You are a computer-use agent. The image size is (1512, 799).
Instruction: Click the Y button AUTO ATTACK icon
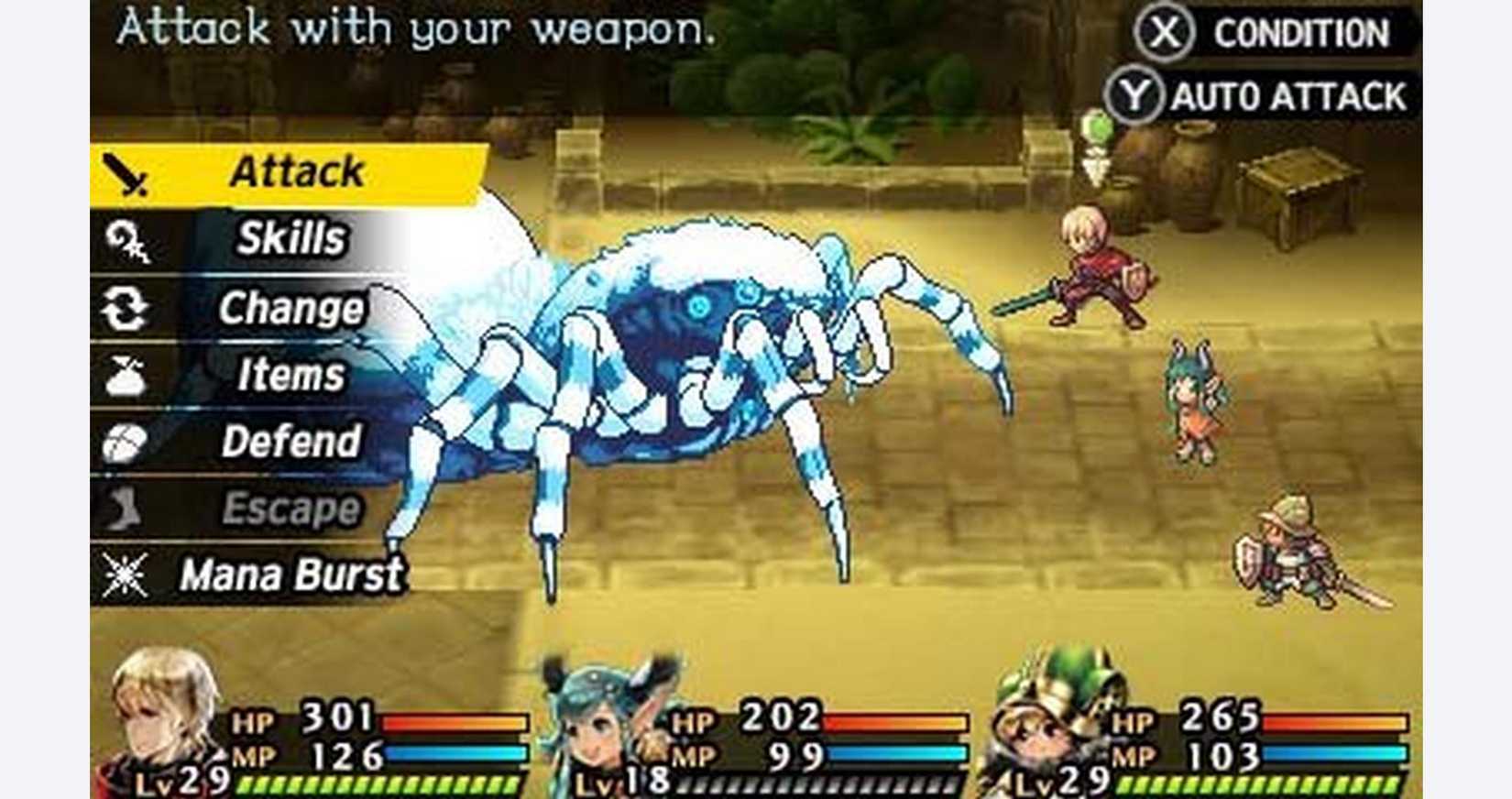tap(1135, 91)
